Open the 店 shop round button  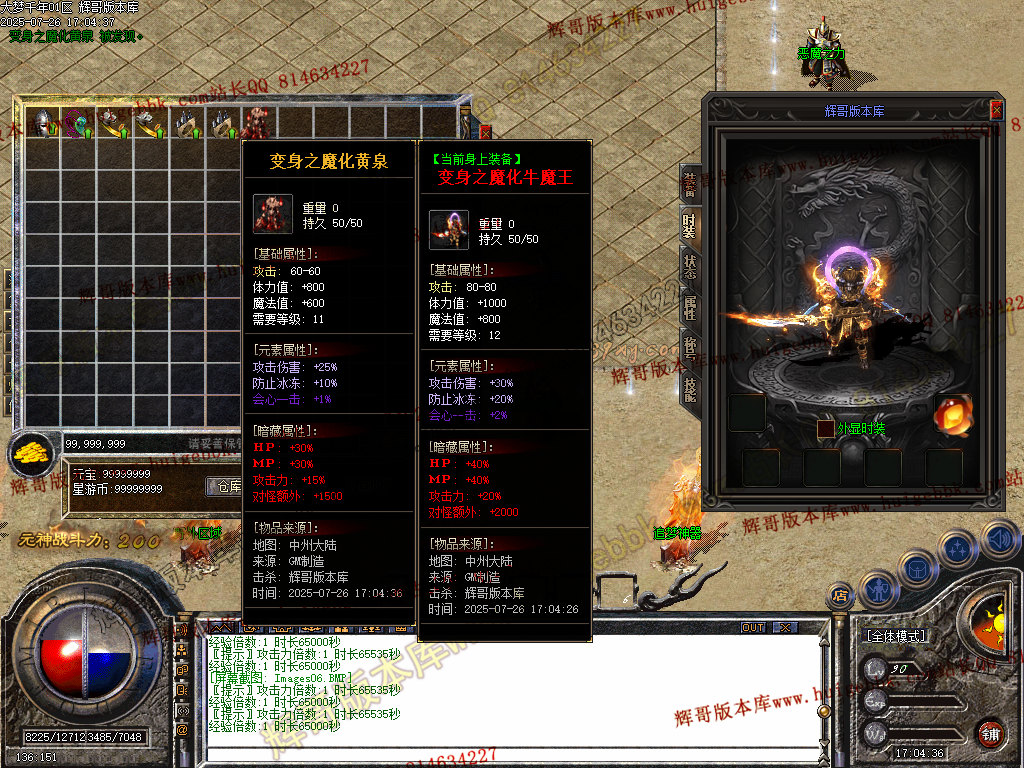point(838,596)
